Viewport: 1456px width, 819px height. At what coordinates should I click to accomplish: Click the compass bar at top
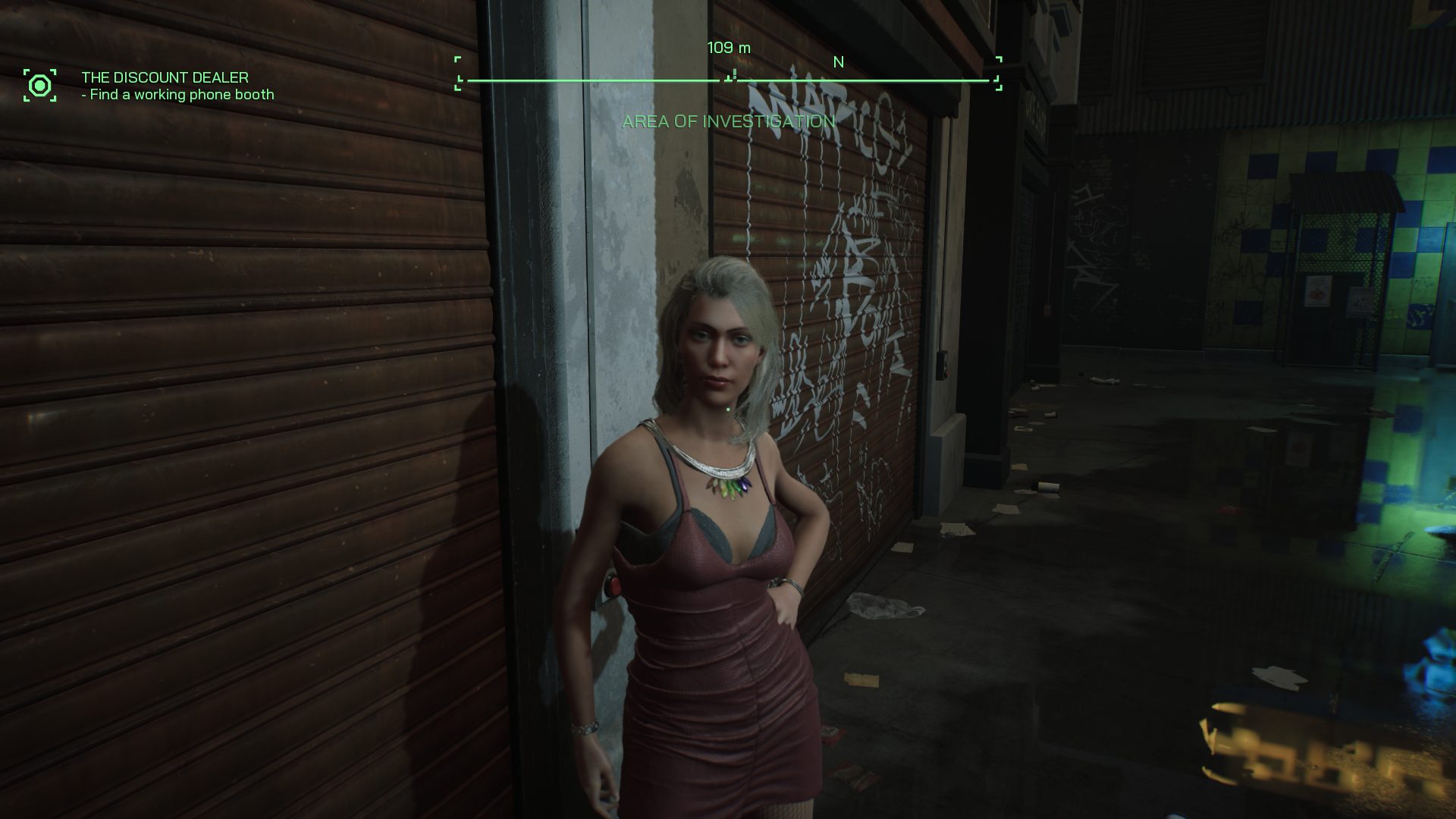pyautogui.click(x=728, y=79)
